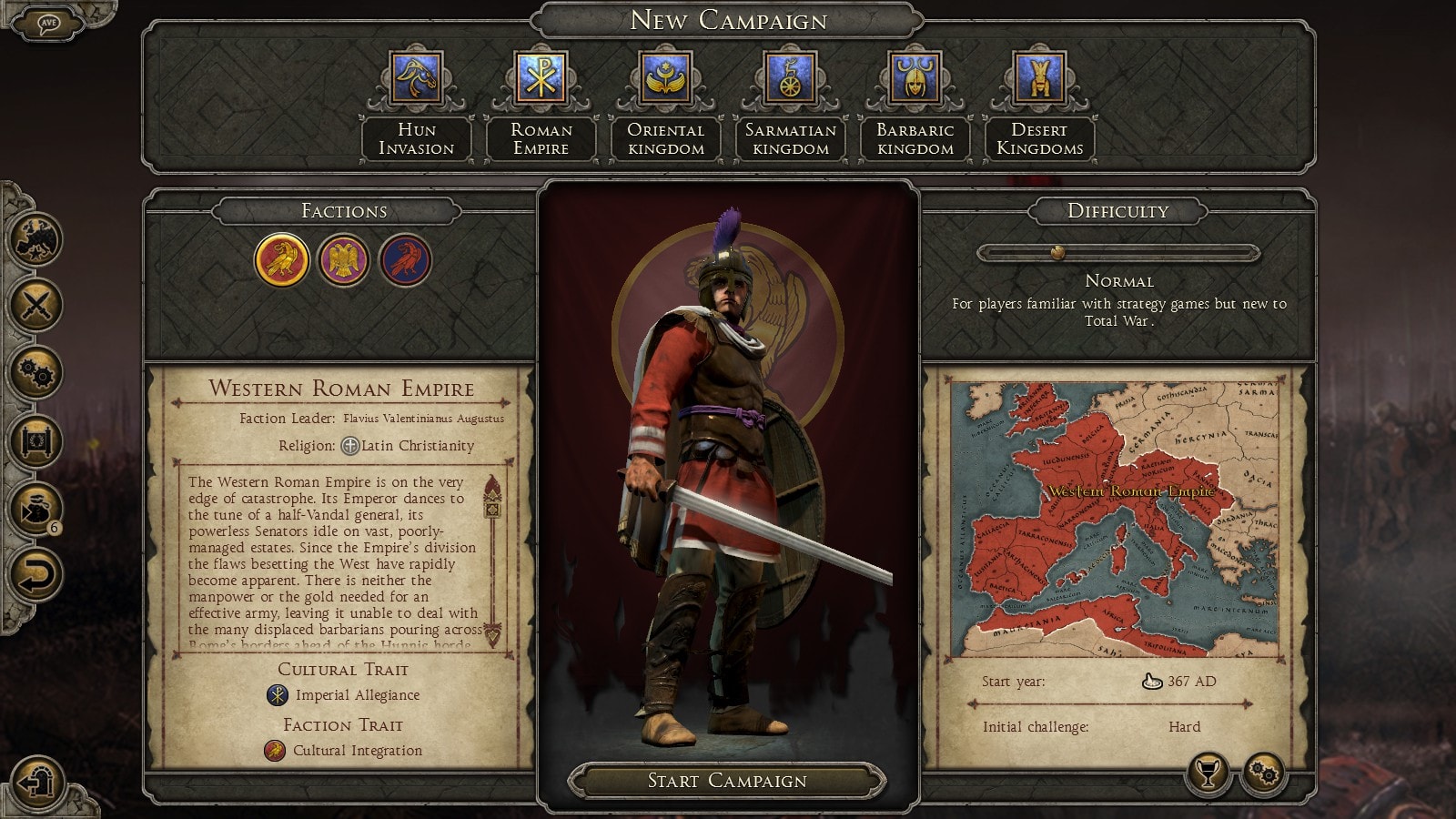Open game options from the sidebar gears icon

(35, 372)
